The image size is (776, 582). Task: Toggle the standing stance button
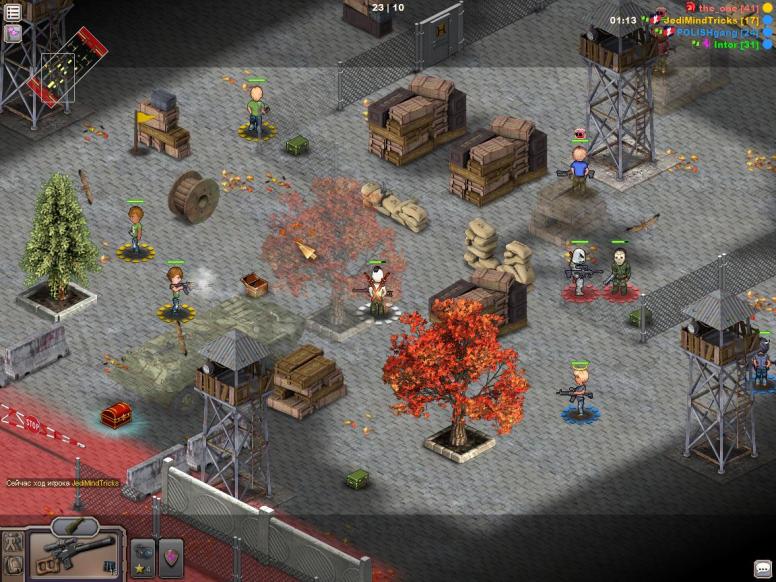pos(13,544)
